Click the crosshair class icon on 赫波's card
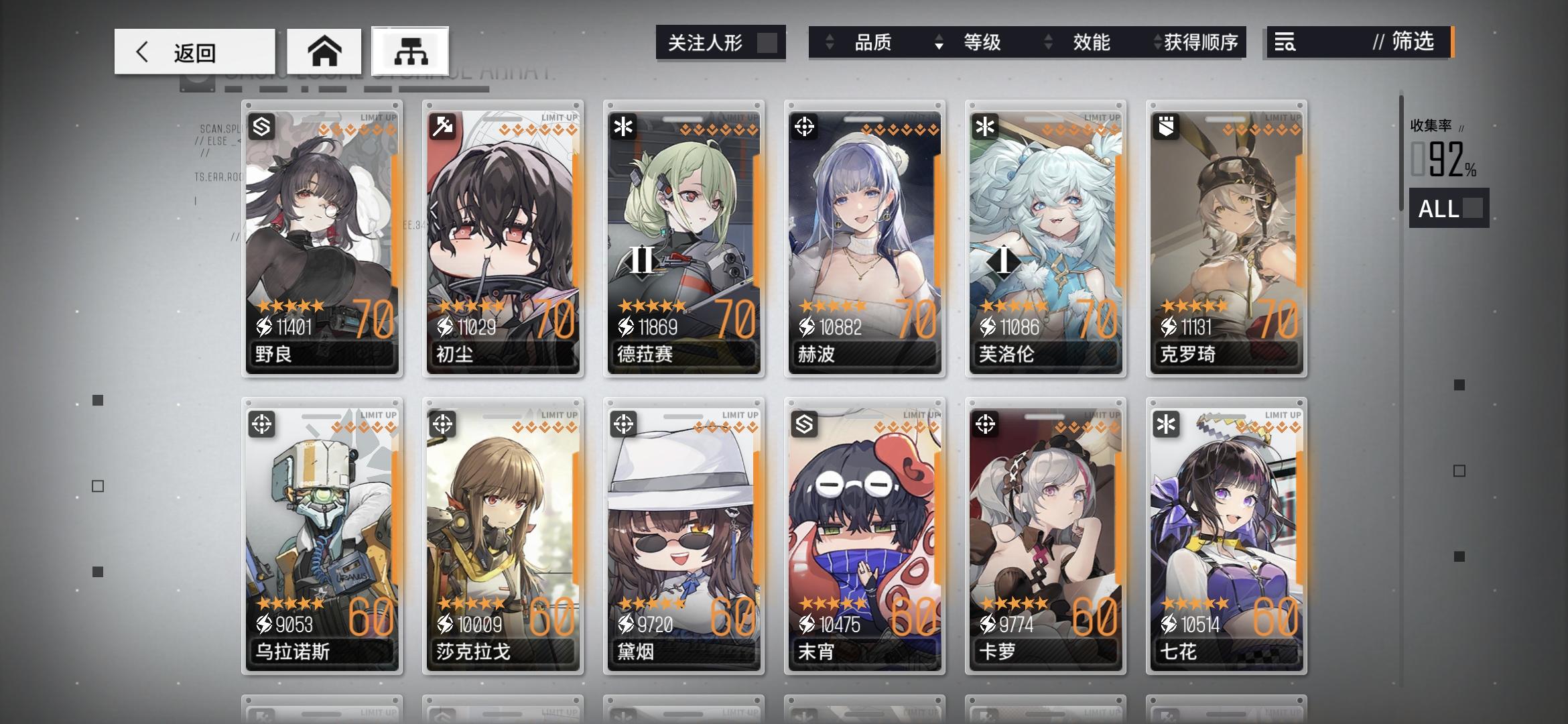 click(x=803, y=125)
